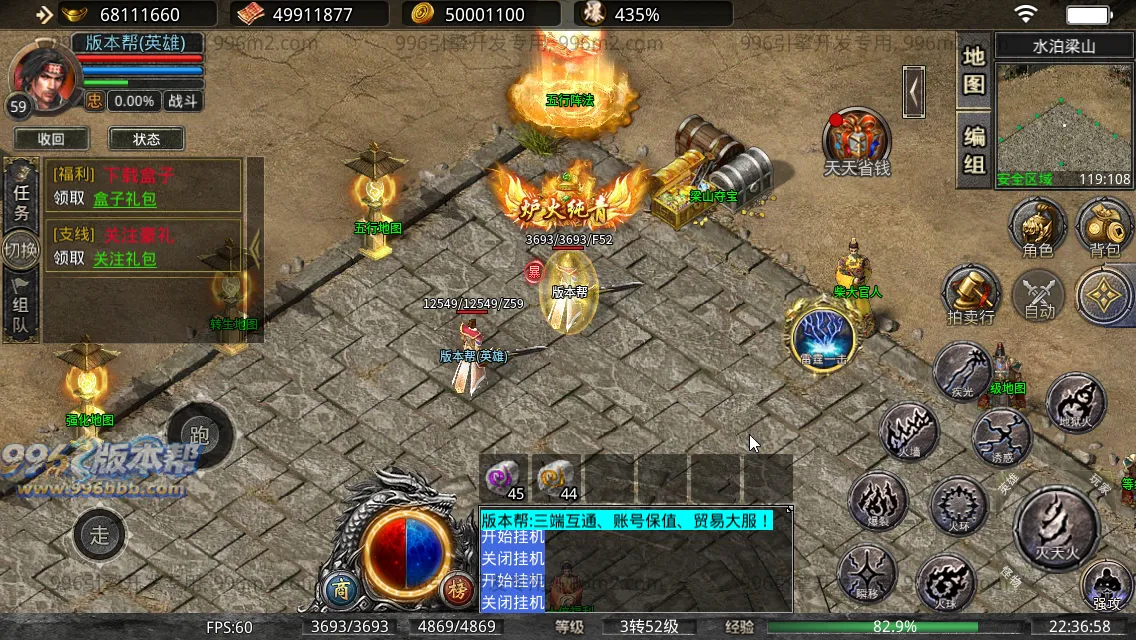Tap the 跑 run movement button

pos(200,435)
